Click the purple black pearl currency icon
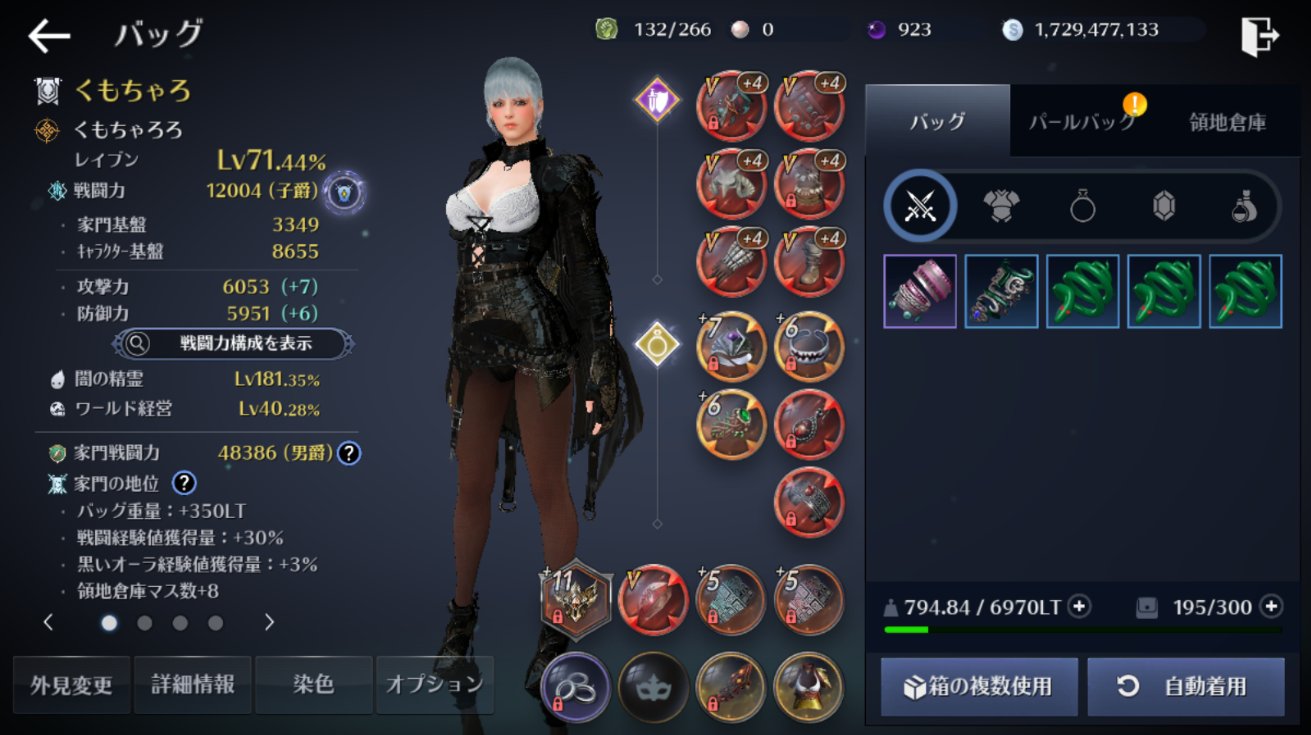This screenshot has width=1311, height=735. 874,30
